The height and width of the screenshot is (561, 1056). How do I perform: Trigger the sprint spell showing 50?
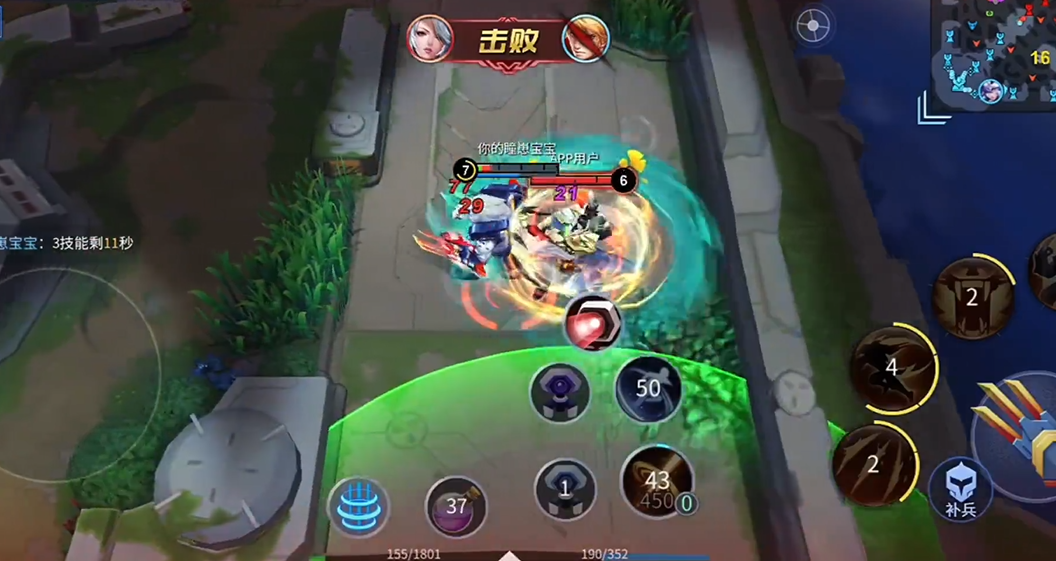[x=648, y=388]
